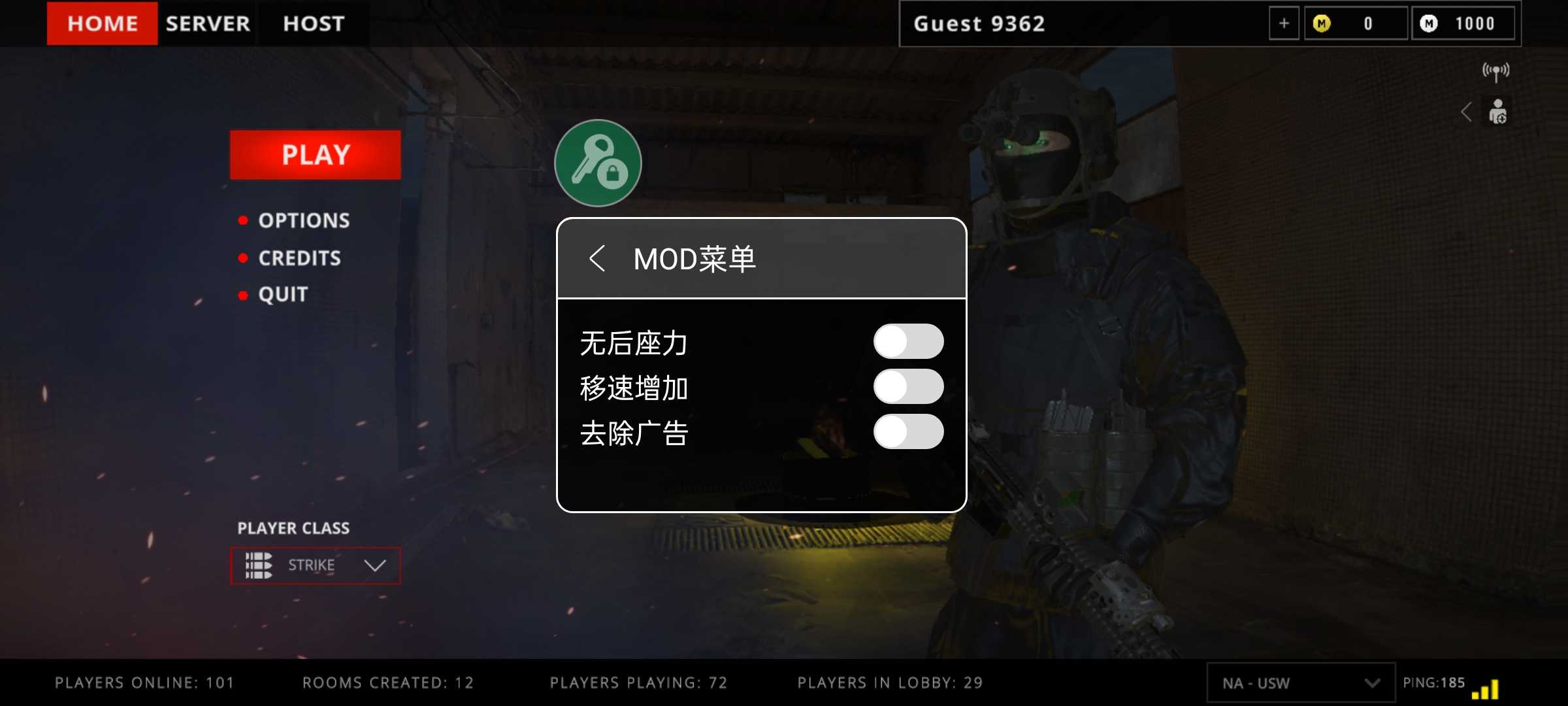Screen dimensions: 1568x706
Task: Click the arrow beside the friend icon
Action: tap(1467, 112)
